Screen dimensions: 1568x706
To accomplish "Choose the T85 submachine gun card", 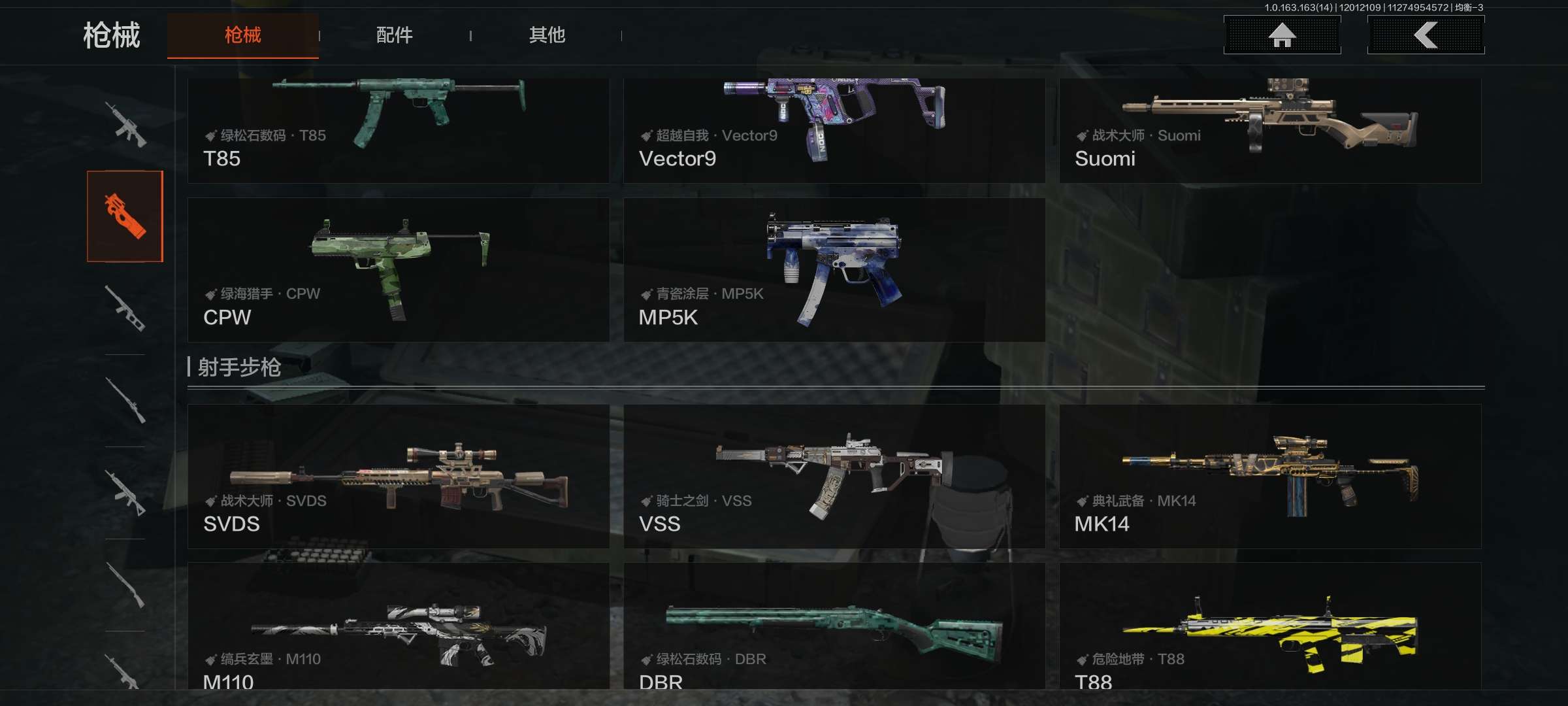I will pos(398,131).
